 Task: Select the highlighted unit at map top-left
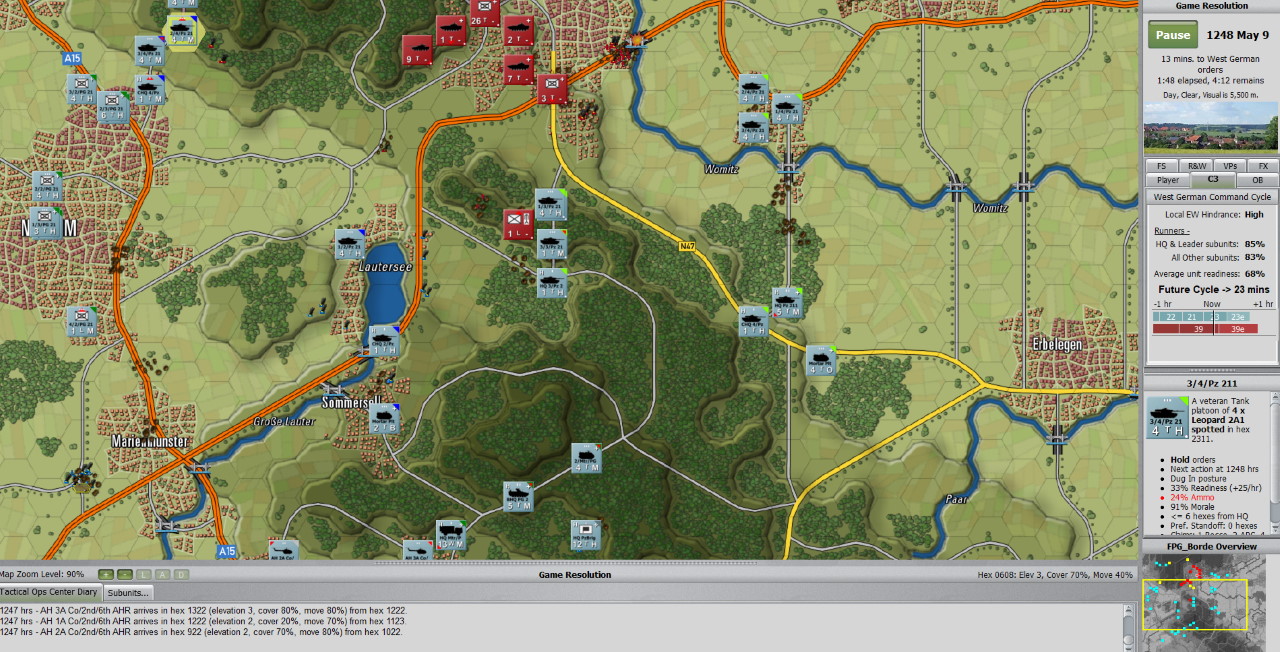pyautogui.click(x=182, y=31)
